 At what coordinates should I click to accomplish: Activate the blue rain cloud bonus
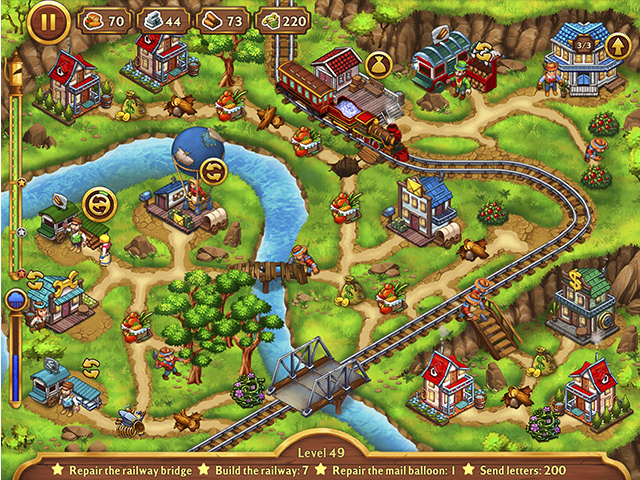coord(15,300)
